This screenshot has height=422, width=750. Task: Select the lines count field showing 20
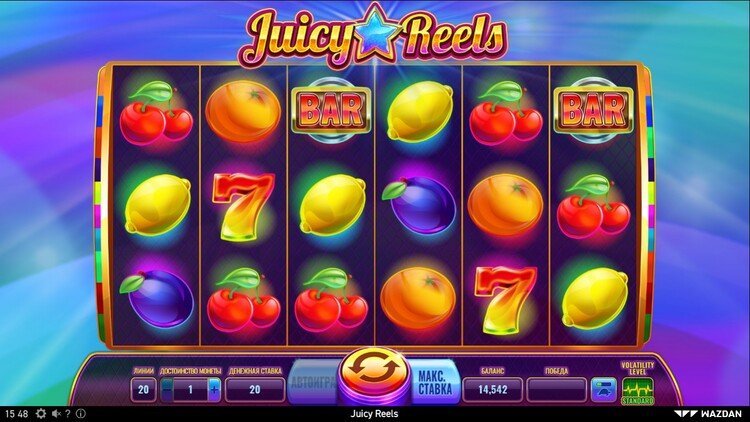(142, 390)
